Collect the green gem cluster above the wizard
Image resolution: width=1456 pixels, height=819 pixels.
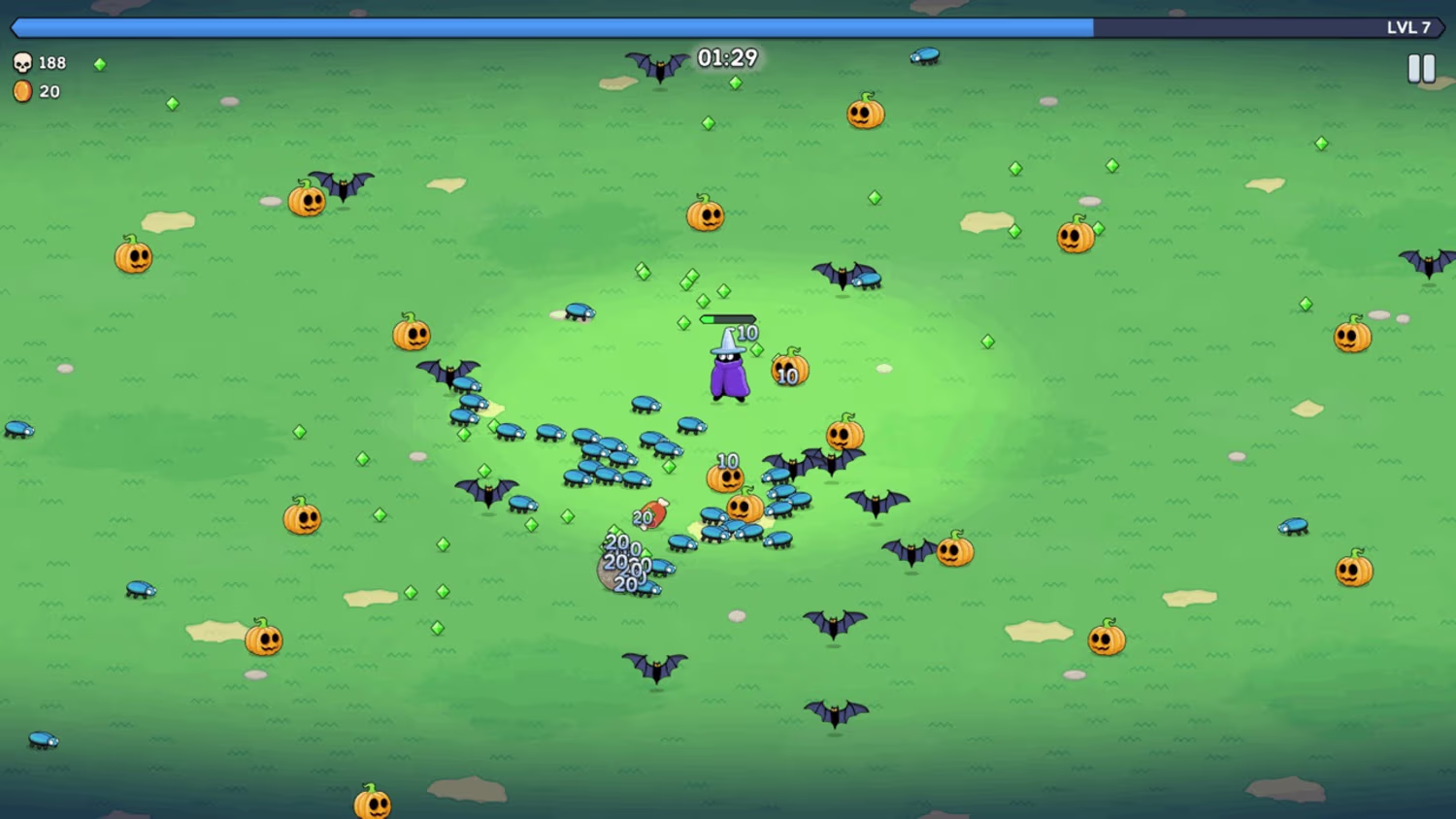(691, 279)
